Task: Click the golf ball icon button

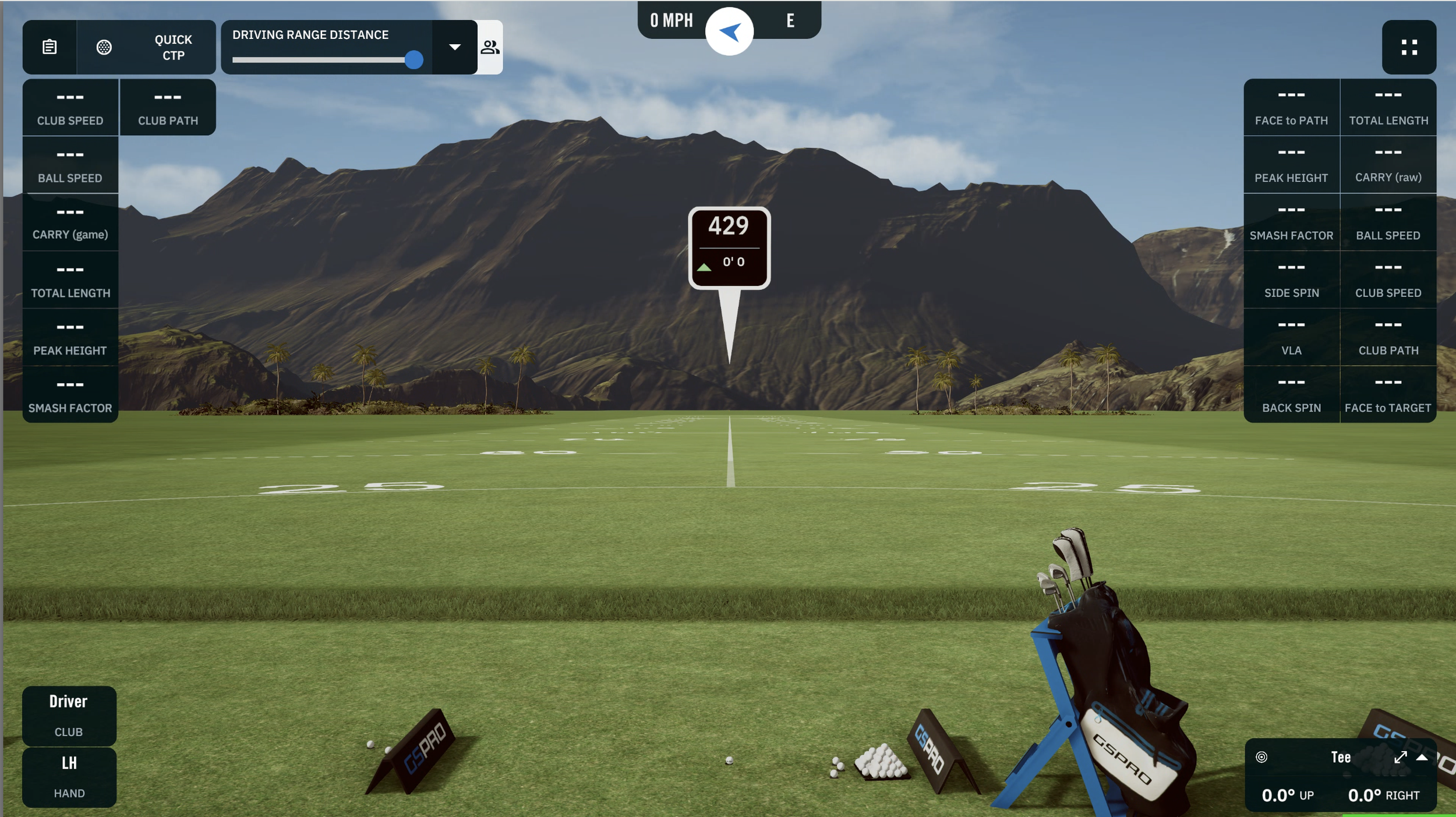Action: point(104,47)
